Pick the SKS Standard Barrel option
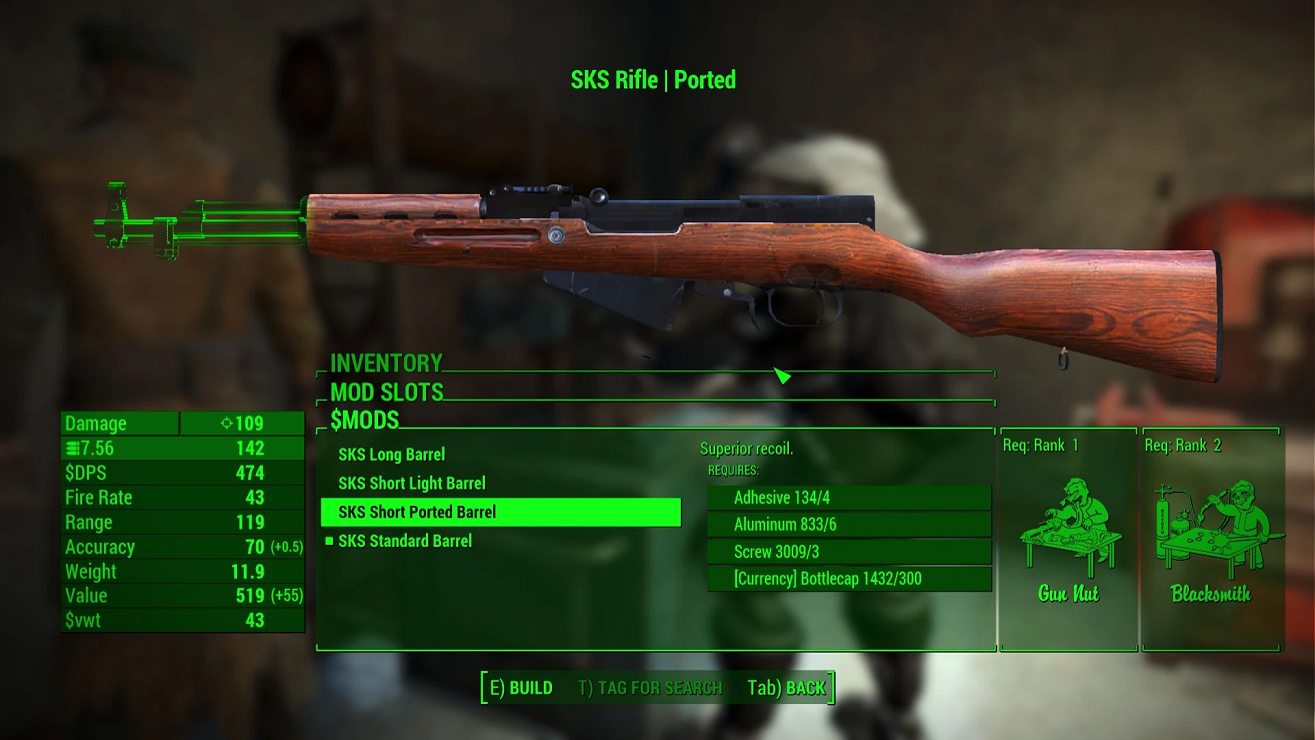Viewport: 1315px width, 740px height. click(405, 541)
